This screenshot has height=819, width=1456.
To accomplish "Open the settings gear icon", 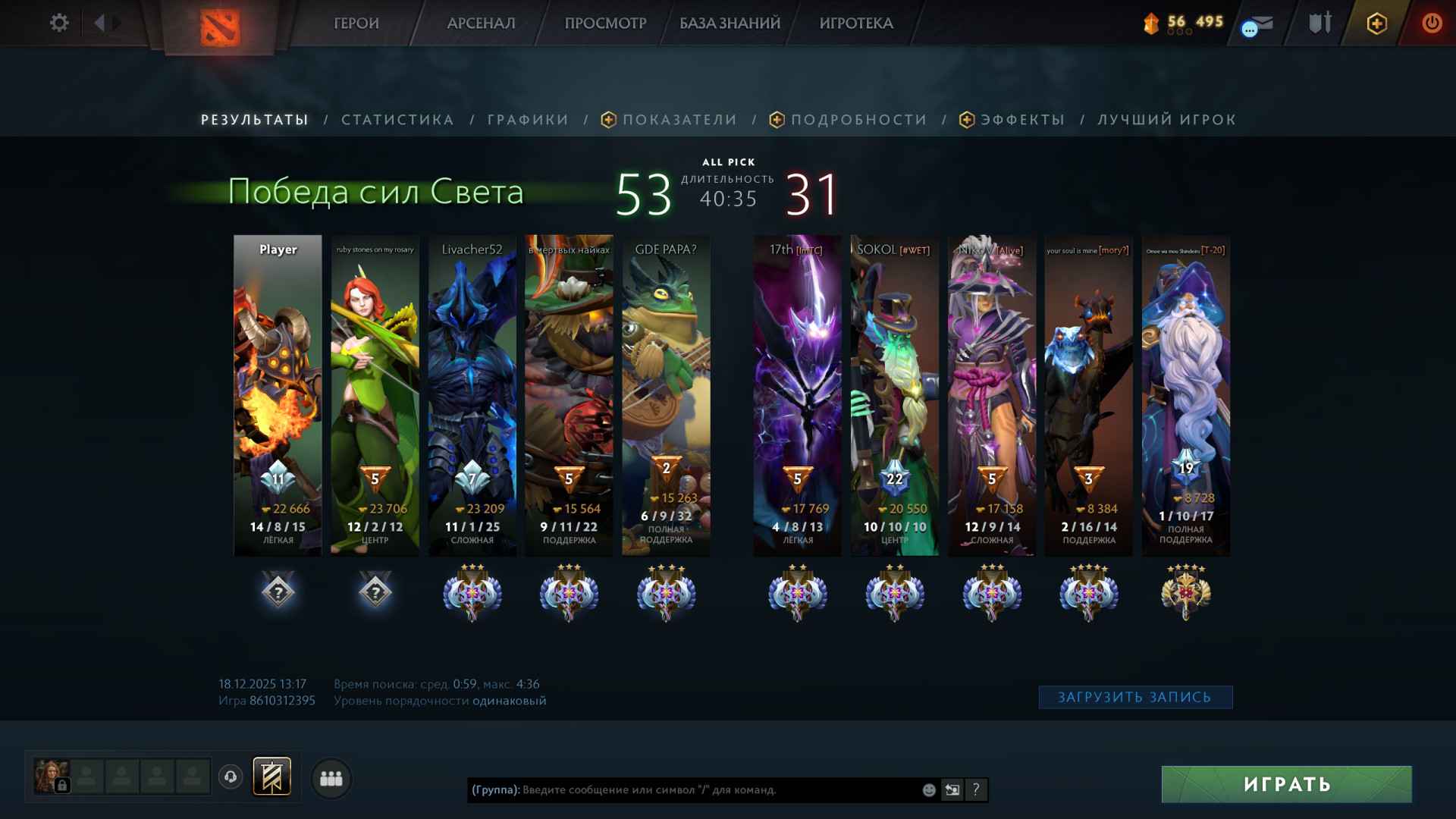I will (x=59, y=23).
